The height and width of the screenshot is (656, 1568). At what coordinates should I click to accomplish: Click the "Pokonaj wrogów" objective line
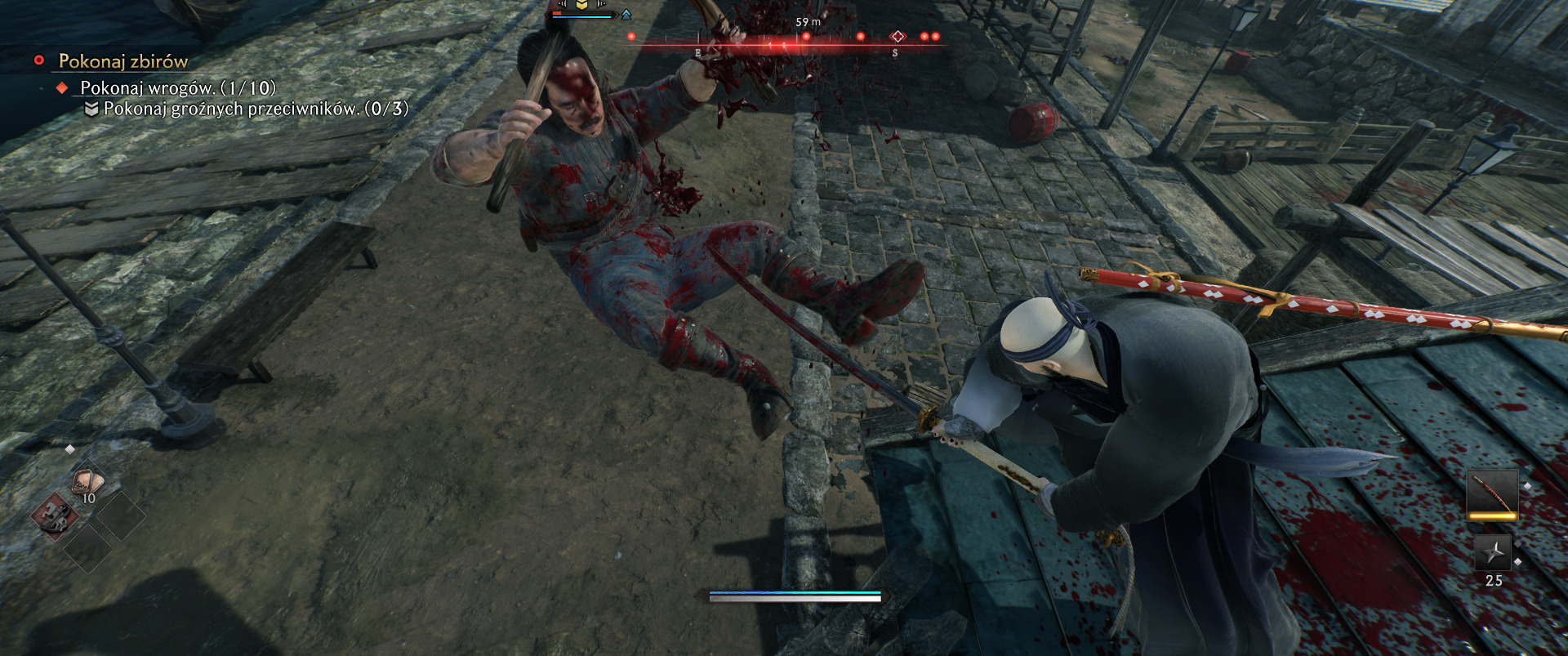(177, 87)
